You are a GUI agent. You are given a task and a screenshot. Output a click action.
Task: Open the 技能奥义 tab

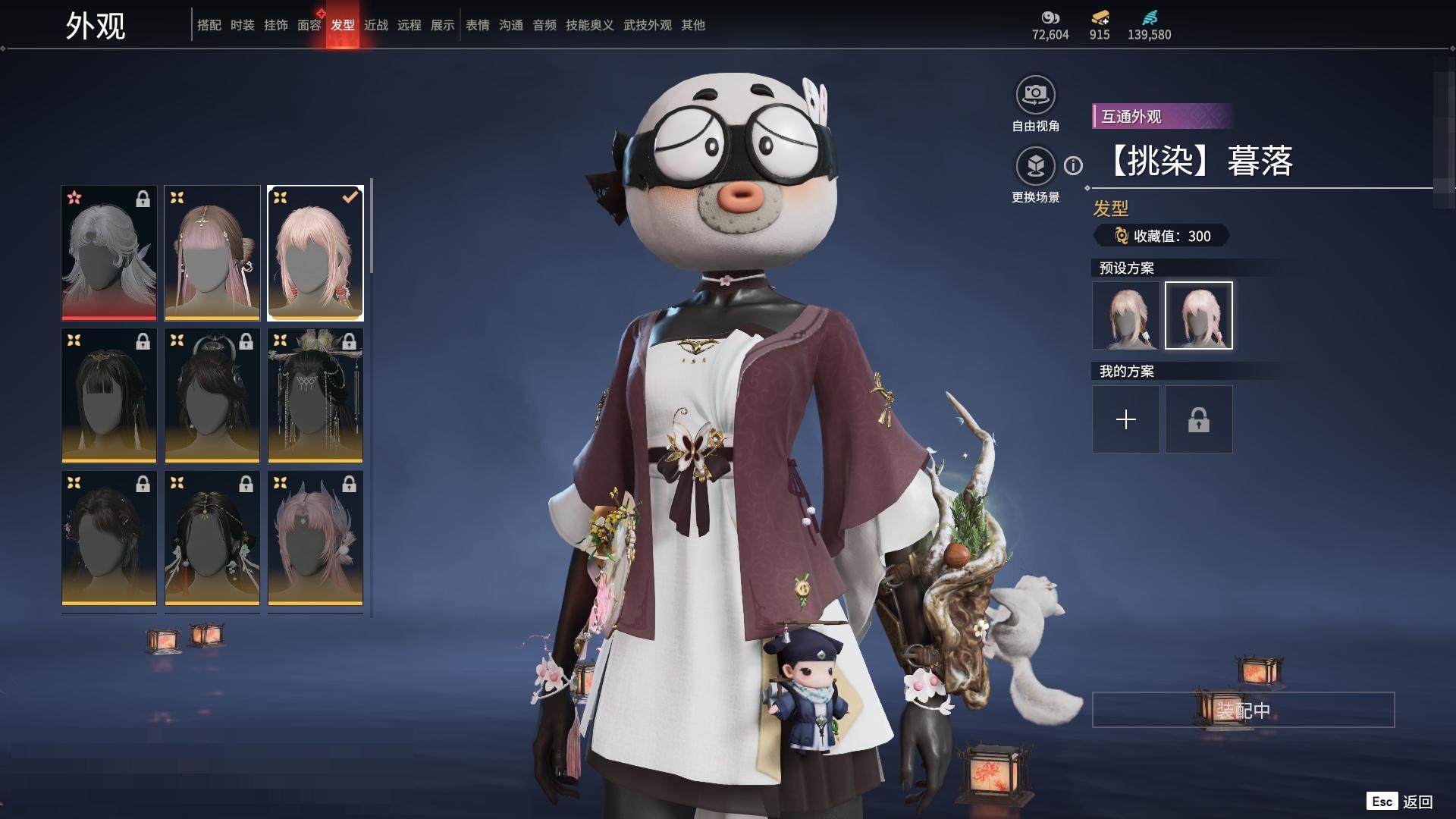tap(589, 25)
